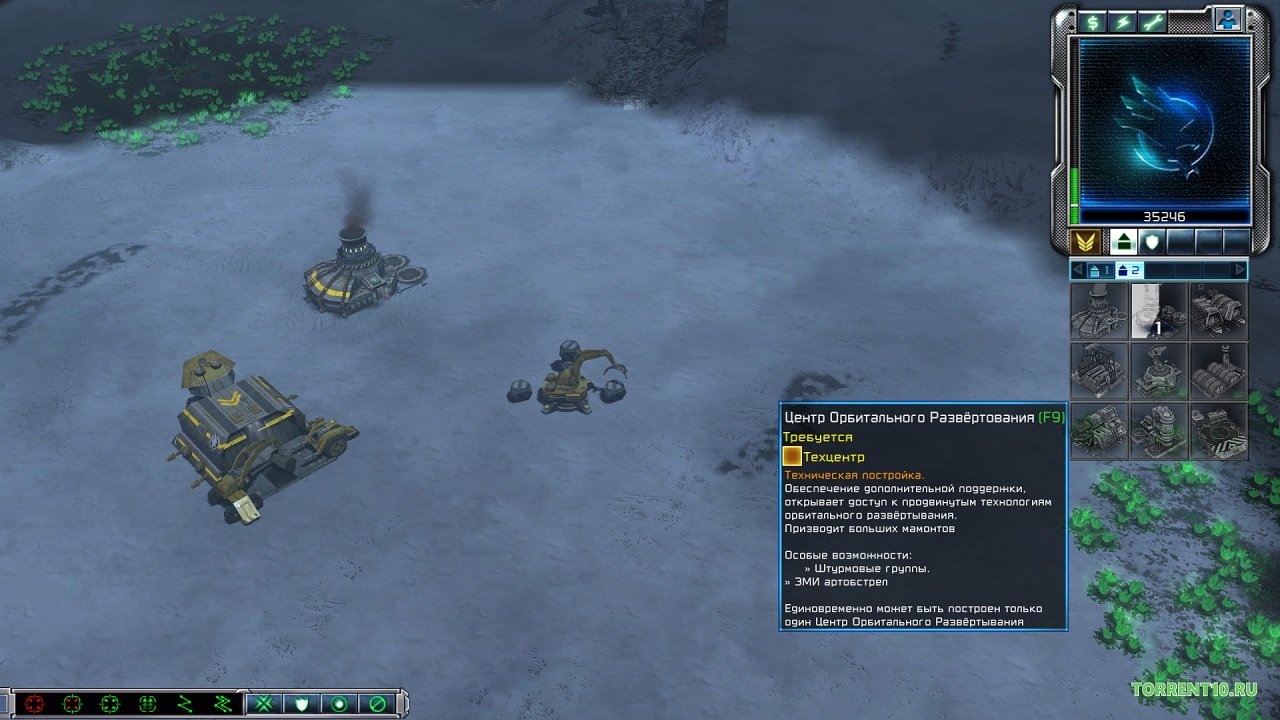Select the gold chevrons tab
Image resolution: width=1280 pixels, height=720 pixels.
(x=1085, y=241)
